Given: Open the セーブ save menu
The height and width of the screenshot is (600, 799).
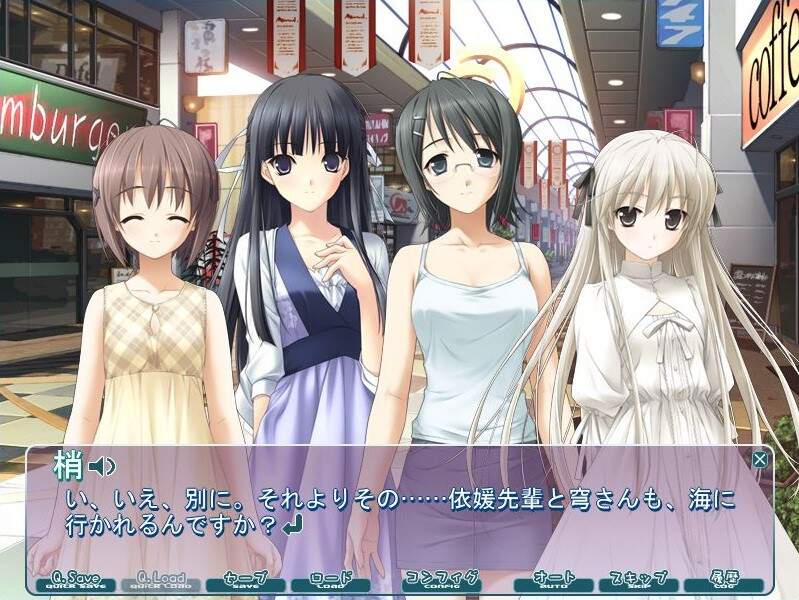Looking at the screenshot, I should coord(244,581).
